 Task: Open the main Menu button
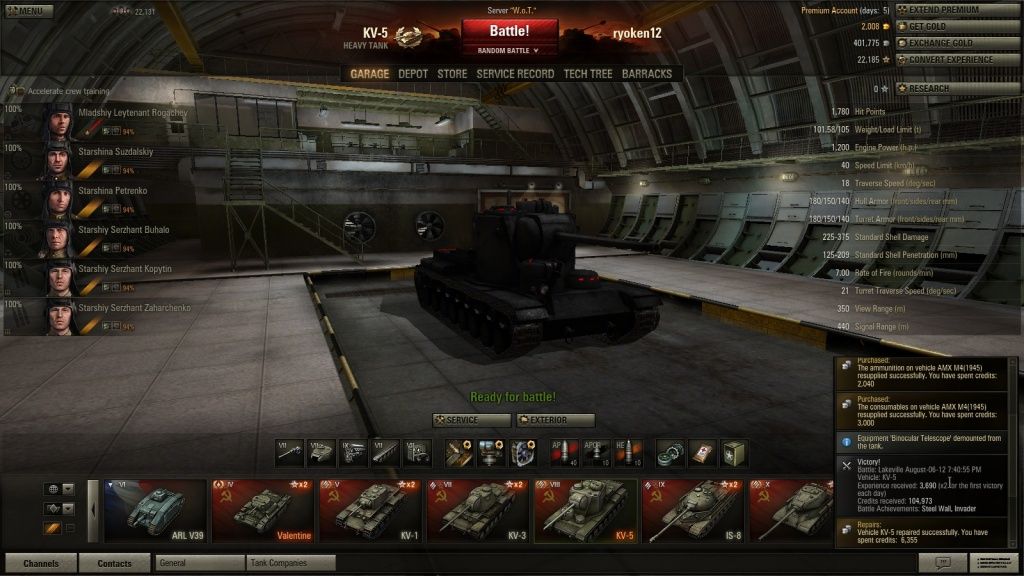pos(27,11)
